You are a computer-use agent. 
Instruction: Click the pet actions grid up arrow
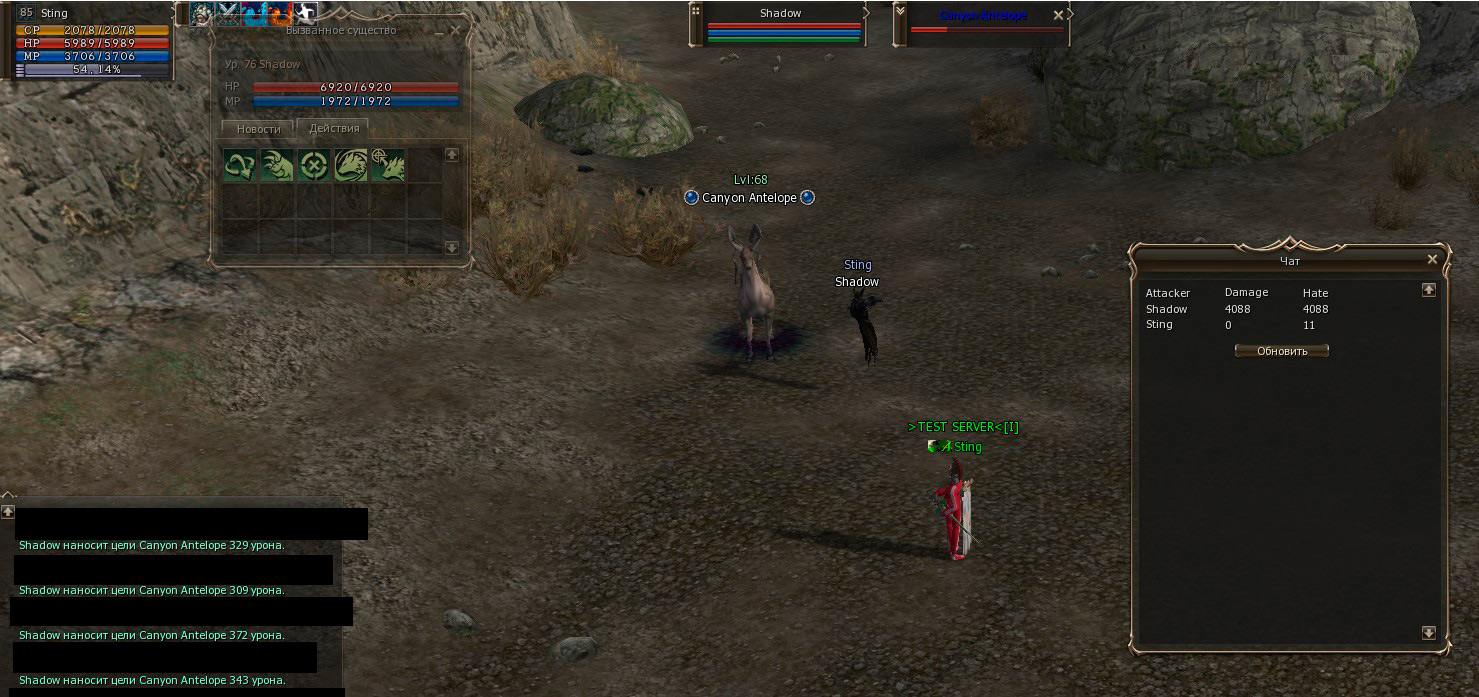click(x=451, y=155)
